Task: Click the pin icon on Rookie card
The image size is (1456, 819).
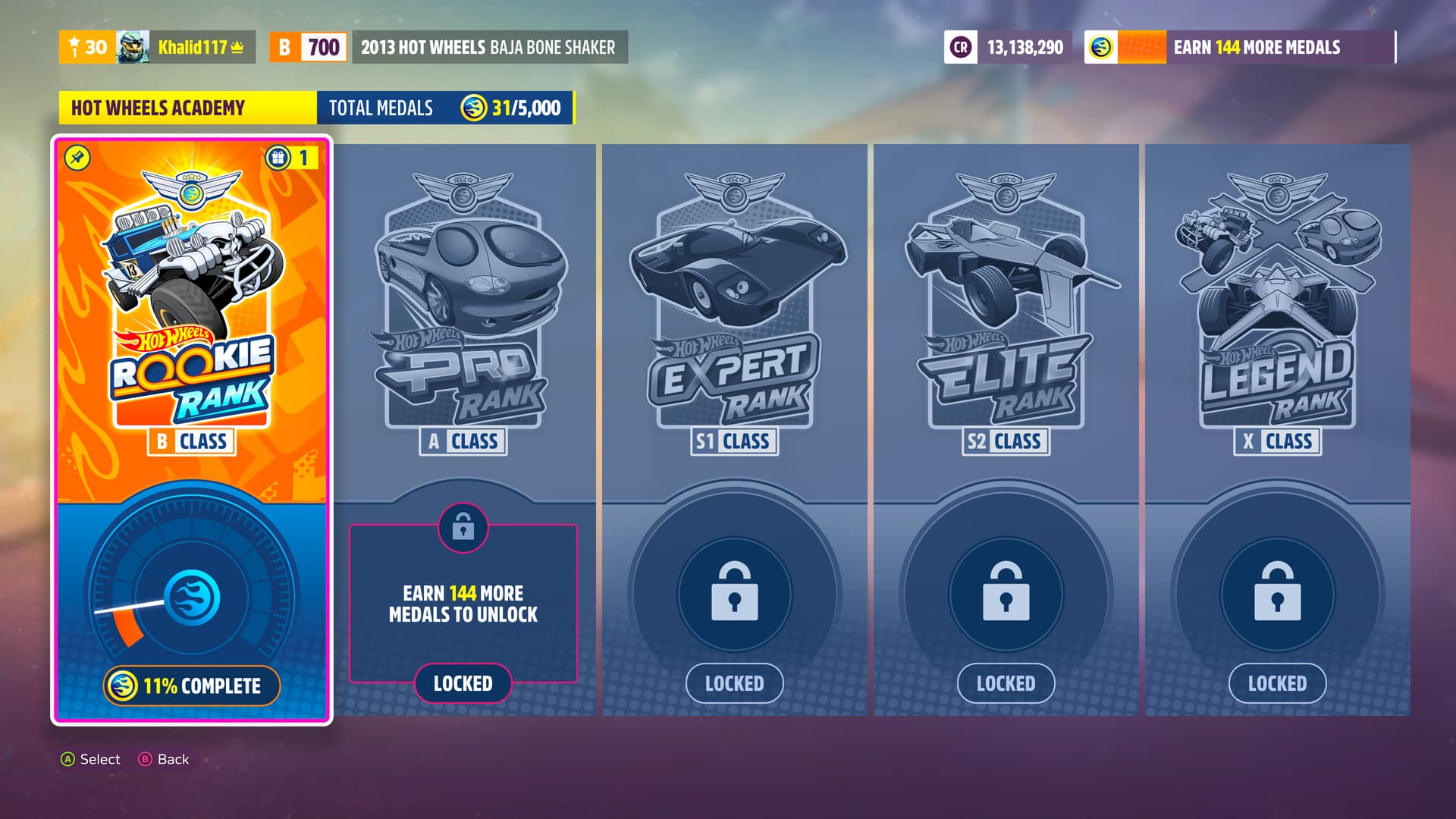Action: (77, 158)
